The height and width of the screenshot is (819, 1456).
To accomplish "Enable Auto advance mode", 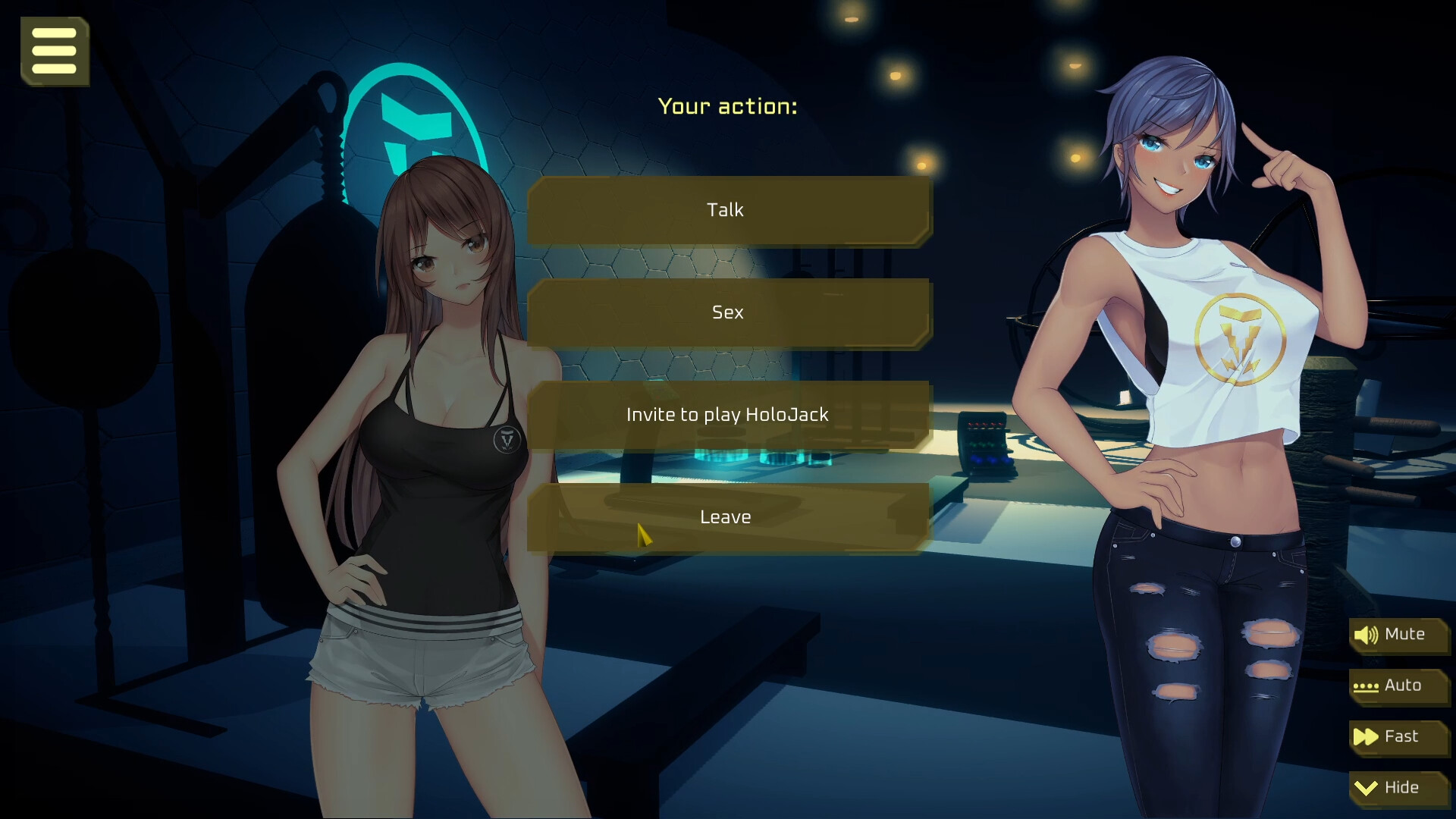I will 1401,686.
